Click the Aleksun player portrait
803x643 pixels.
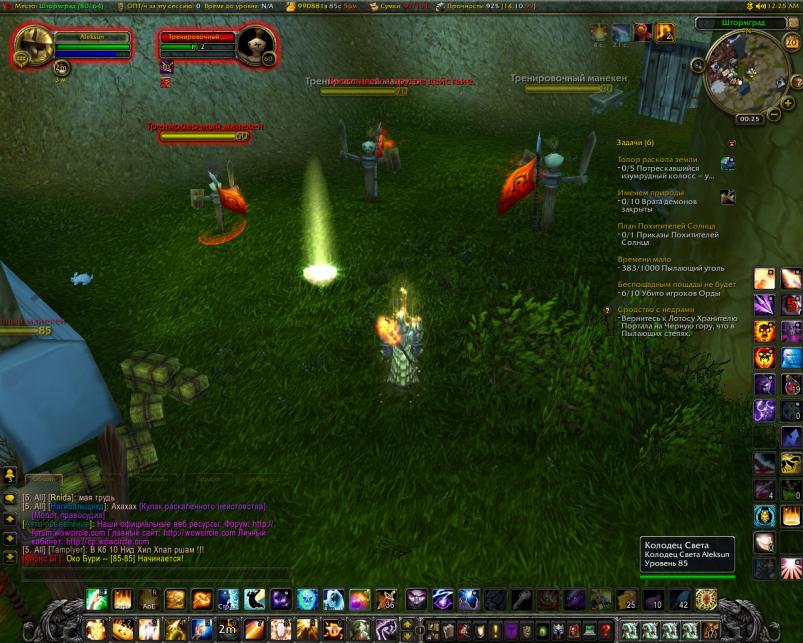[34, 45]
